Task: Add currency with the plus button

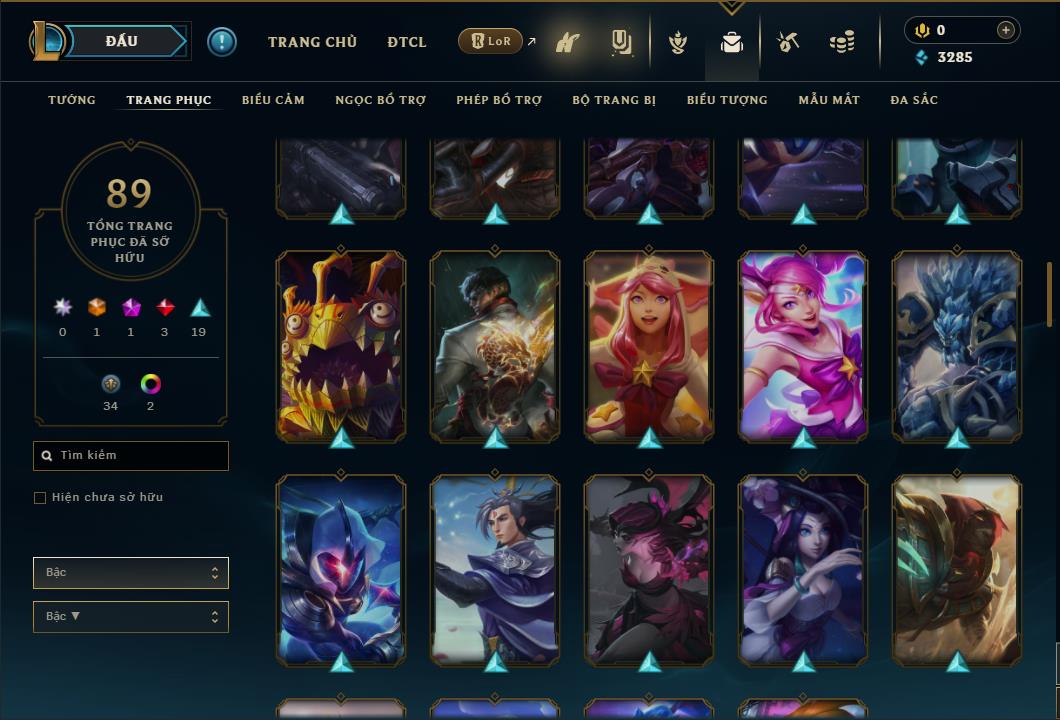Action: pos(1006,30)
